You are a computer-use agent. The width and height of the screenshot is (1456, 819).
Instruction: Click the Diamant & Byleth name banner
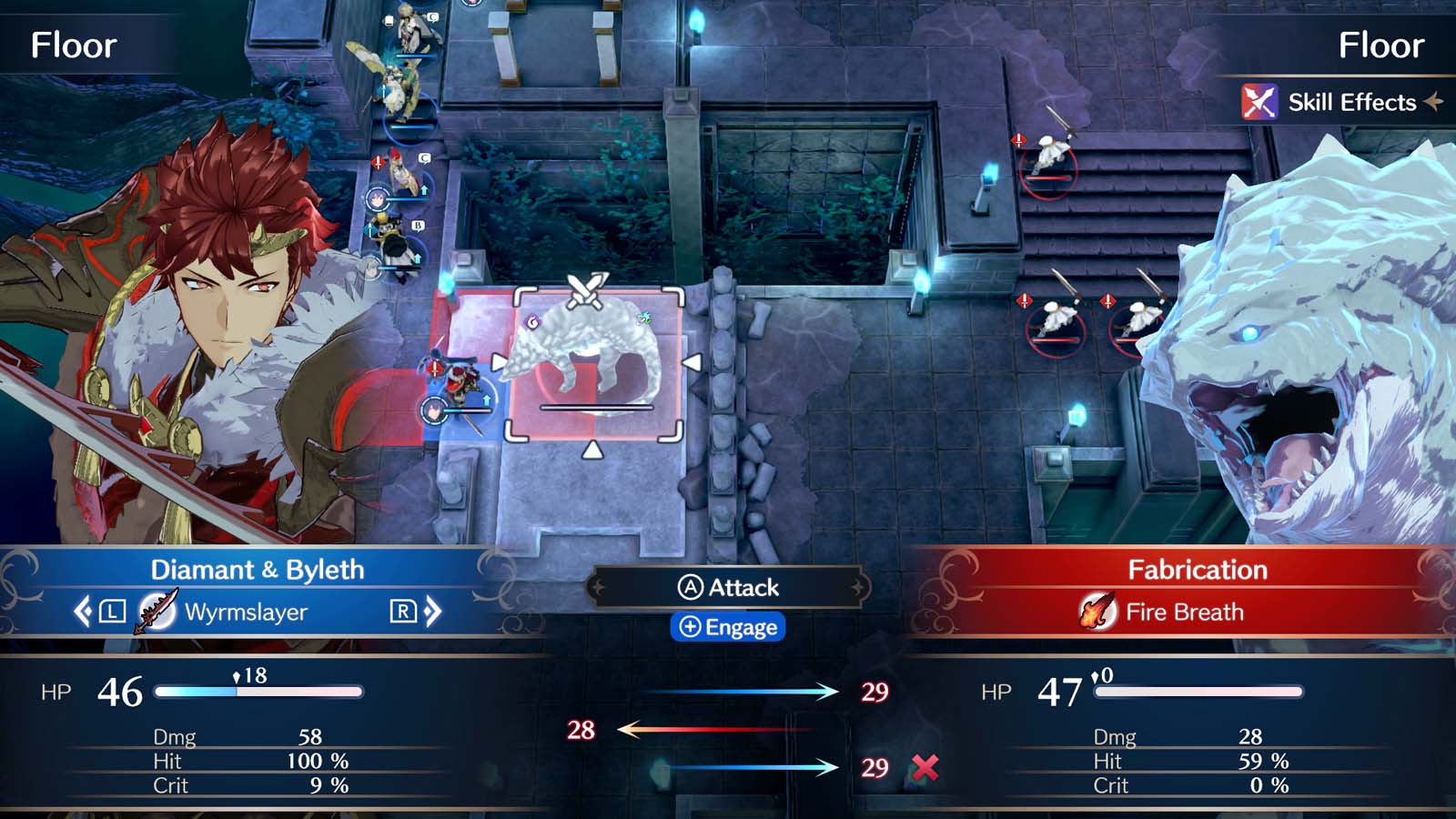(257, 570)
